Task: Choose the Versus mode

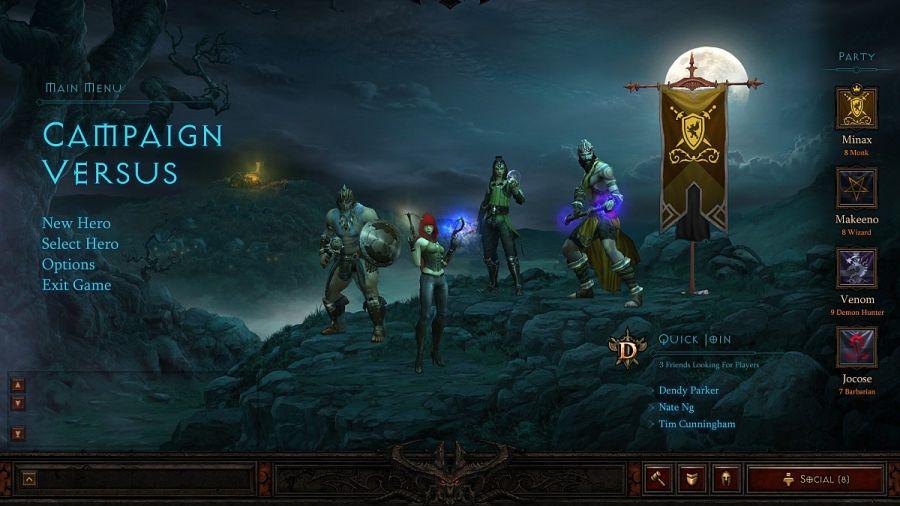Action: point(110,171)
